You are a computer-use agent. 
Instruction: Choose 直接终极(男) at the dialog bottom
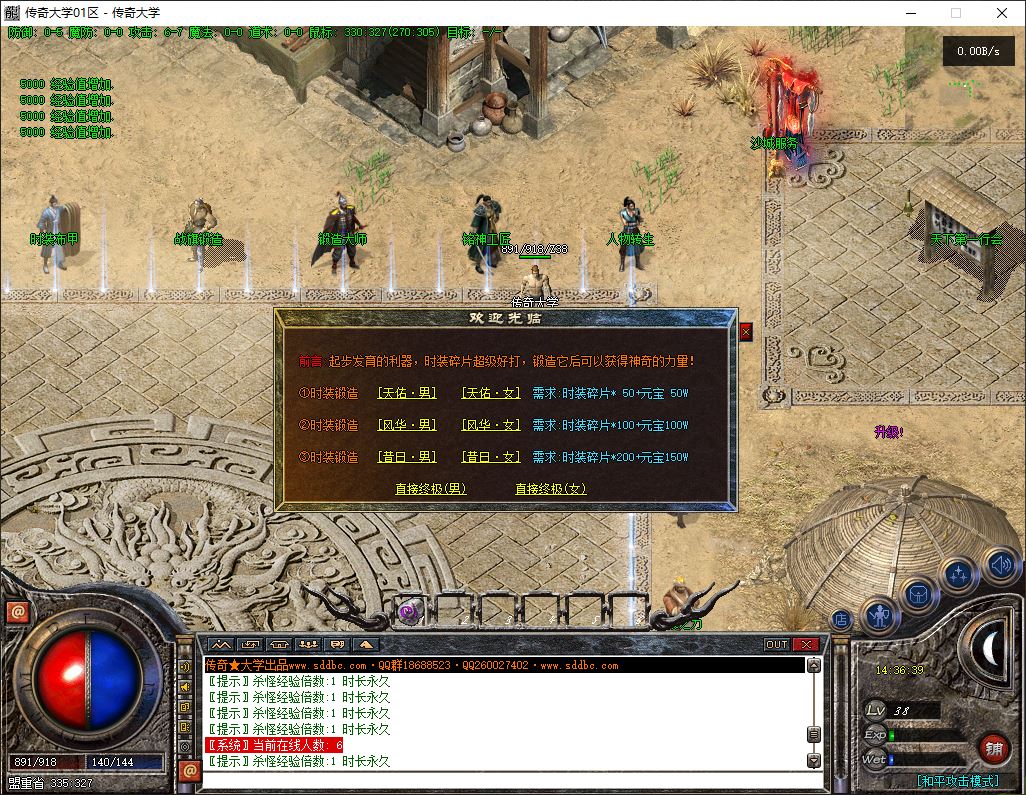tap(430, 490)
